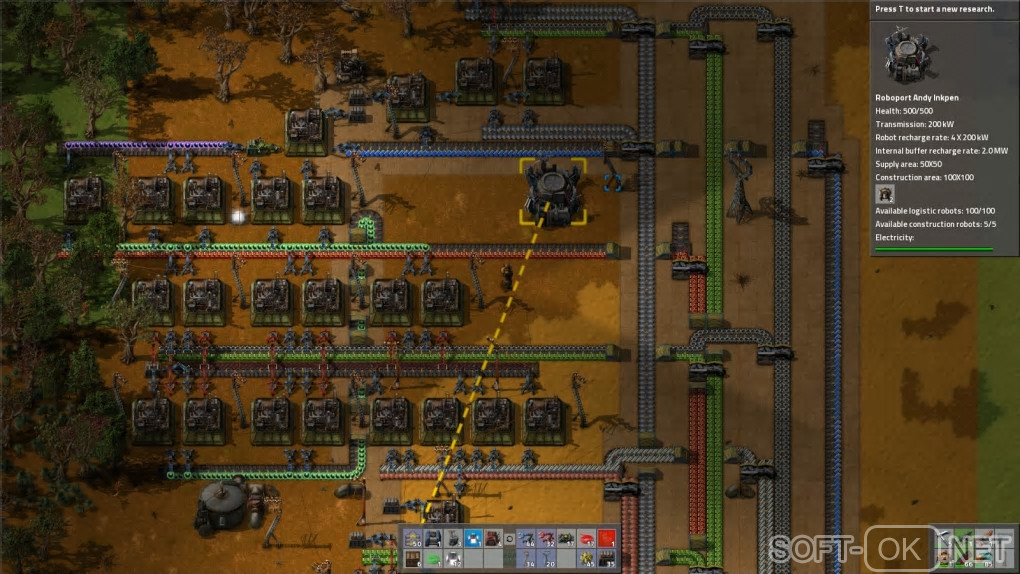
Task: Pick the electric pole stack of 14
Action: pyautogui.click(x=526, y=559)
